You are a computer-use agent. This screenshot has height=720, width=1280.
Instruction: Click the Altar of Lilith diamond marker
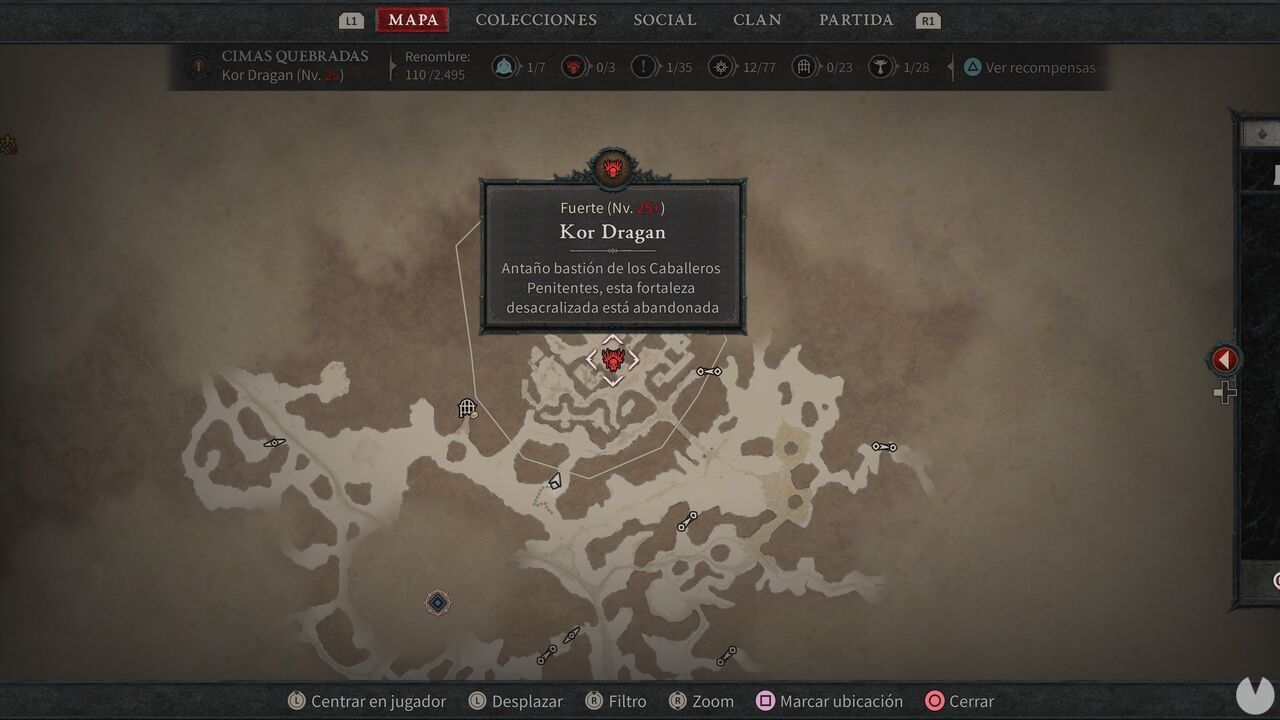(436, 602)
